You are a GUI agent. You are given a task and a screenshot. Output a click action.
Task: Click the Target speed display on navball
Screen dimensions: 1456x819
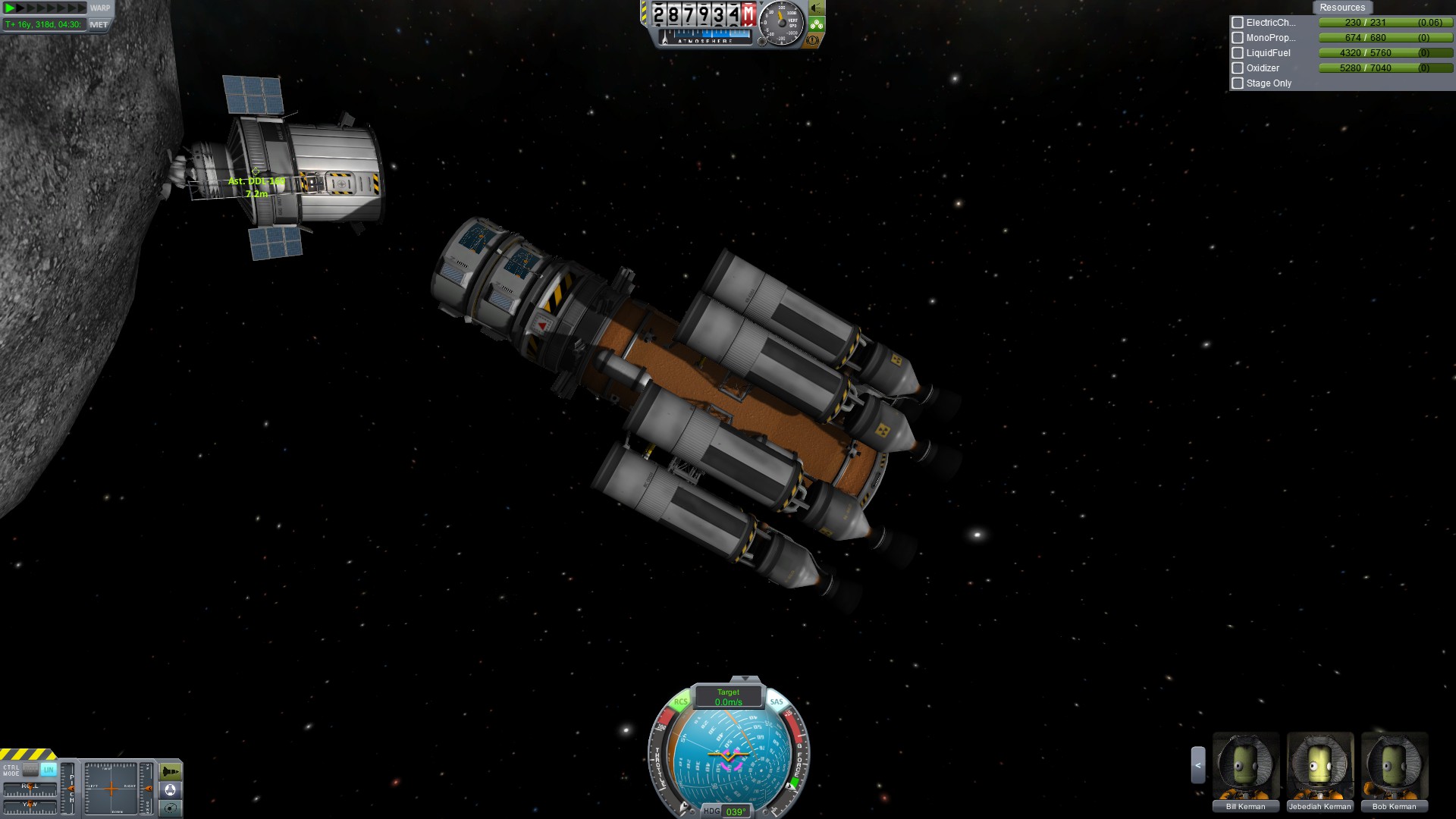[728, 697]
